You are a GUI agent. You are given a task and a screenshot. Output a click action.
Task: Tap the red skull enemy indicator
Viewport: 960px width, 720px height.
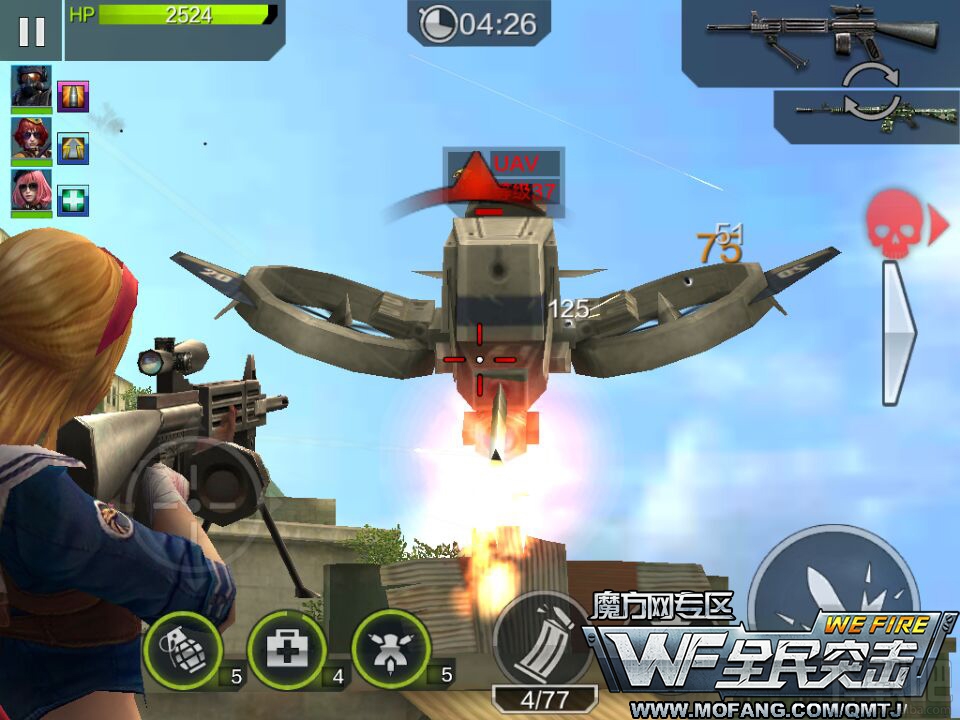click(894, 225)
